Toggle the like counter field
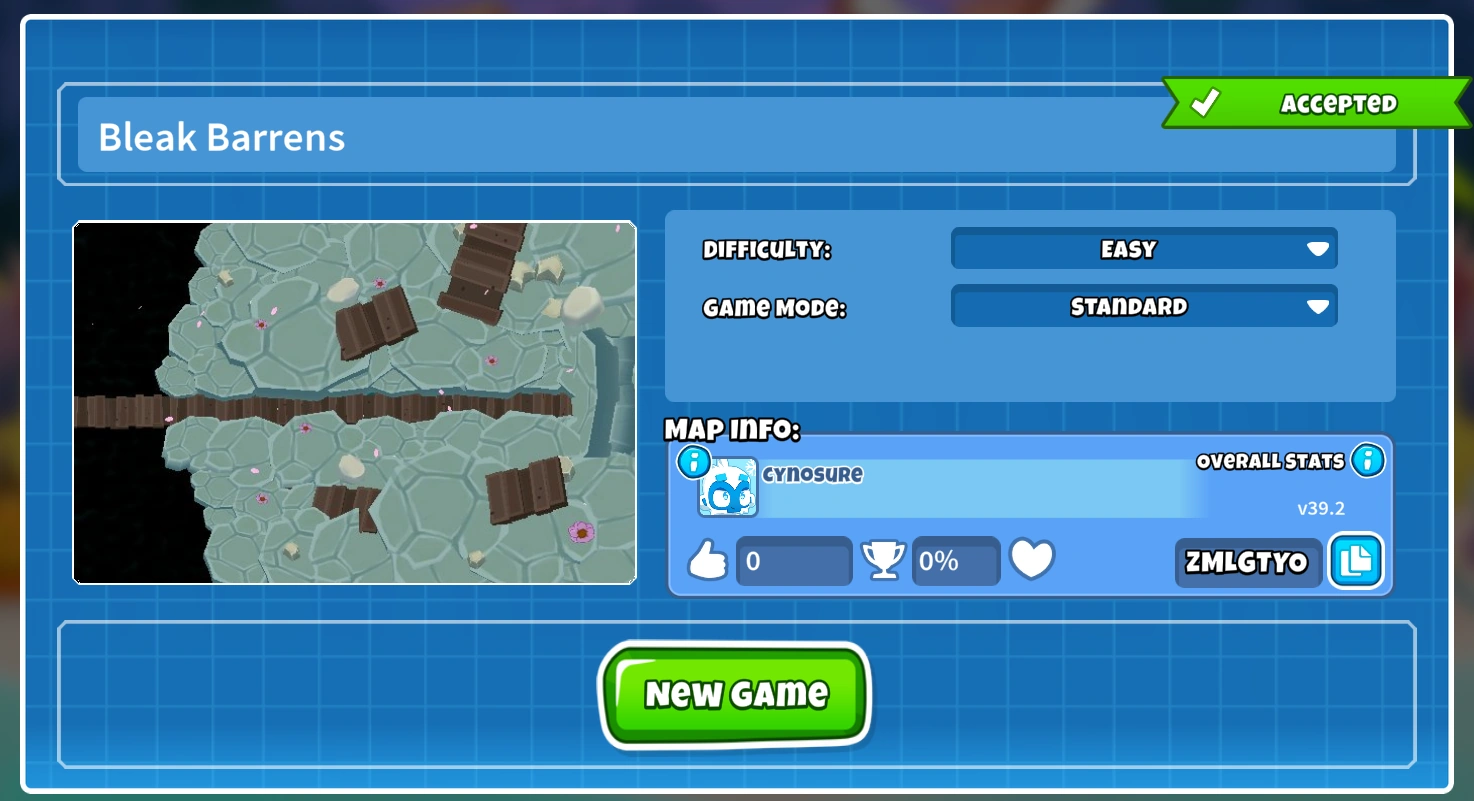Viewport: 1474px width, 801px height. click(793, 561)
